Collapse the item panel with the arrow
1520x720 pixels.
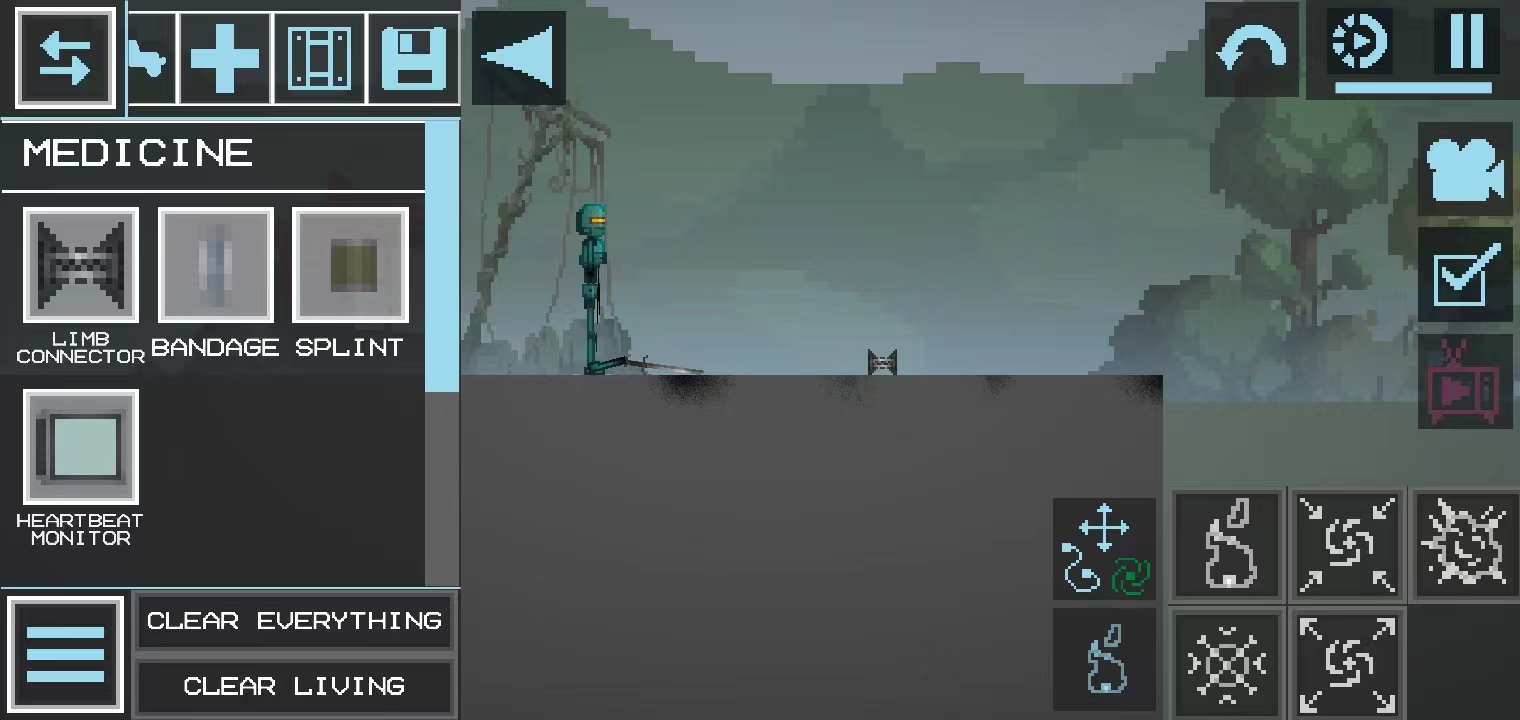[x=519, y=58]
